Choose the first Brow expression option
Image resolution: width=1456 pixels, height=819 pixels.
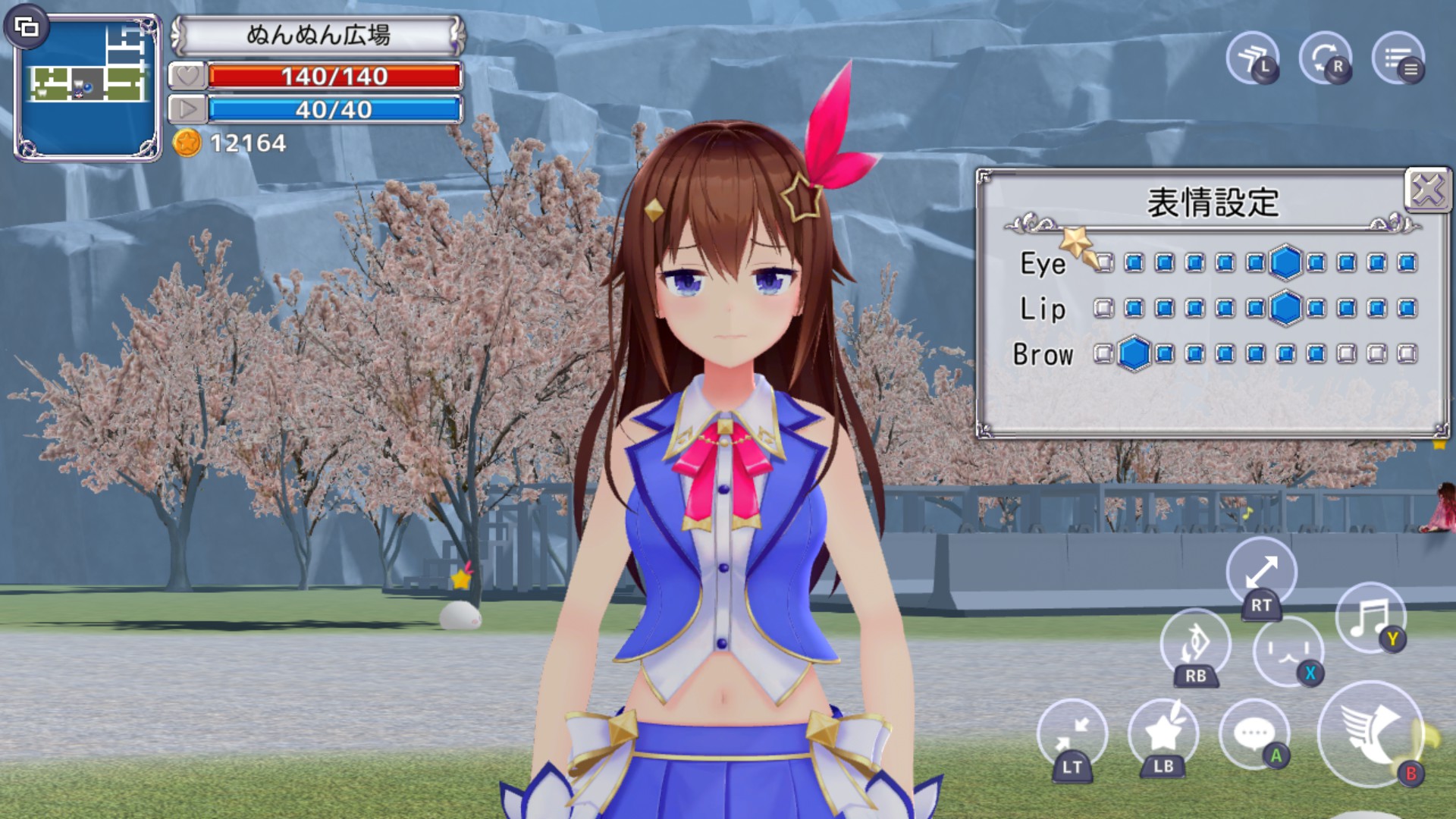point(1104,354)
